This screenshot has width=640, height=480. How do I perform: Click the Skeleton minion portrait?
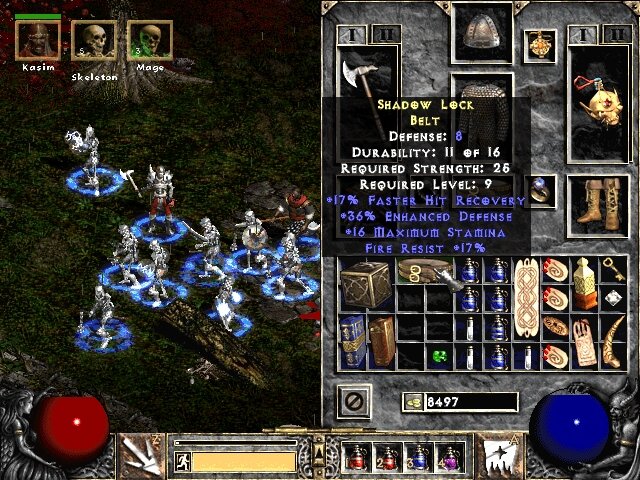coord(93,40)
